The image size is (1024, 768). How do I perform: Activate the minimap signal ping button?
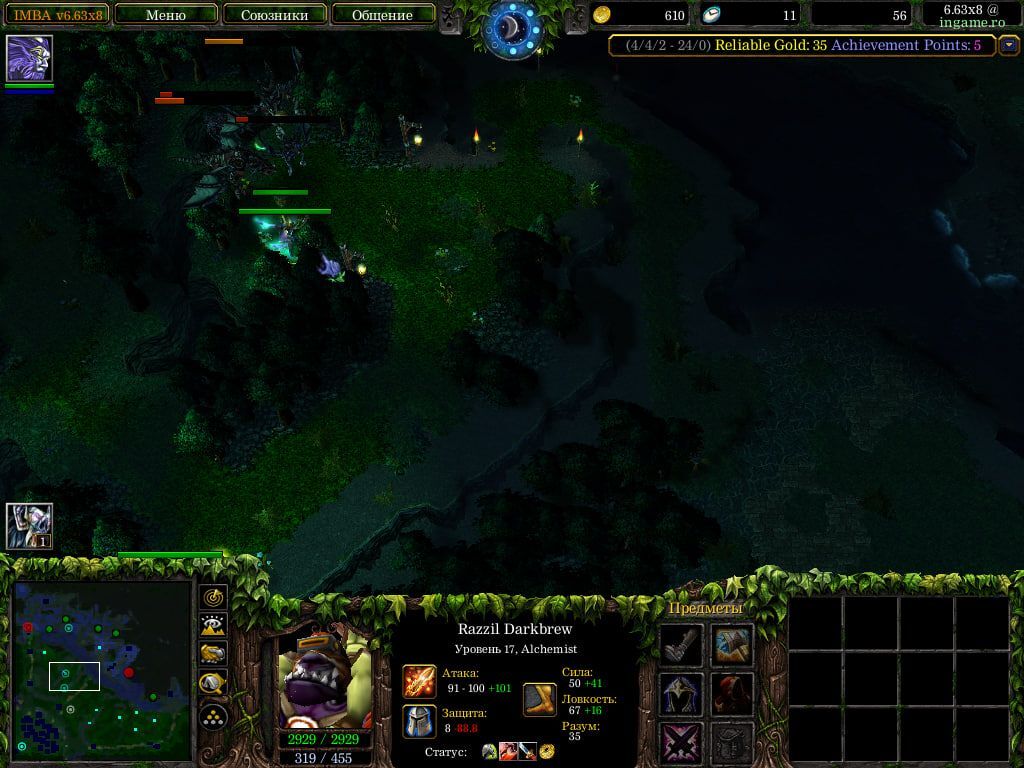(213, 597)
